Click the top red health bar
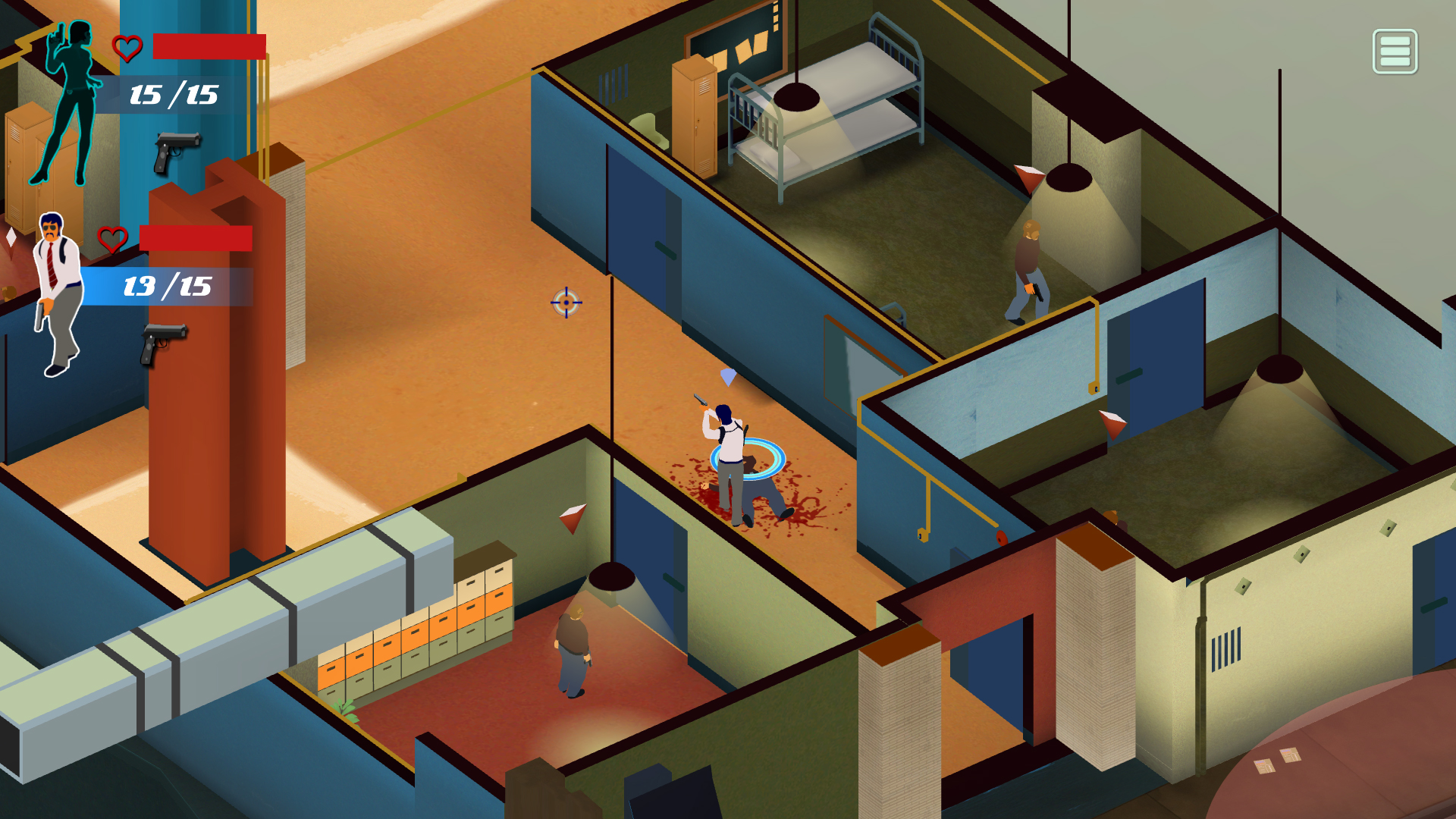The image size is (1456, 819). (x=209, y=47)
